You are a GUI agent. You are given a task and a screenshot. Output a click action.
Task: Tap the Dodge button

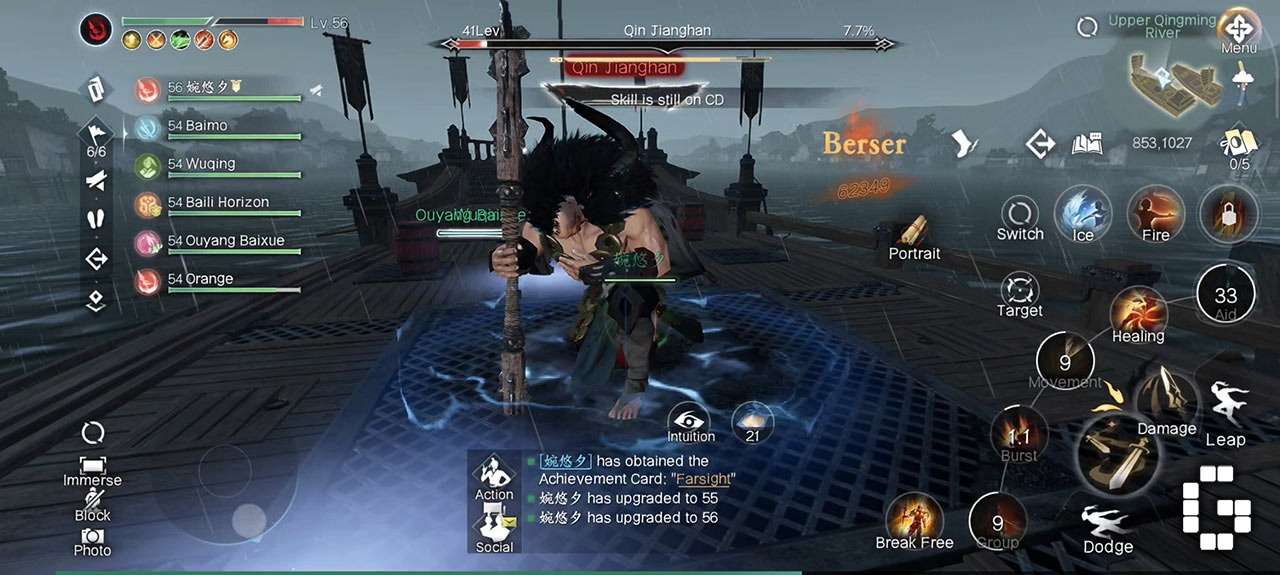(1108, 526)
